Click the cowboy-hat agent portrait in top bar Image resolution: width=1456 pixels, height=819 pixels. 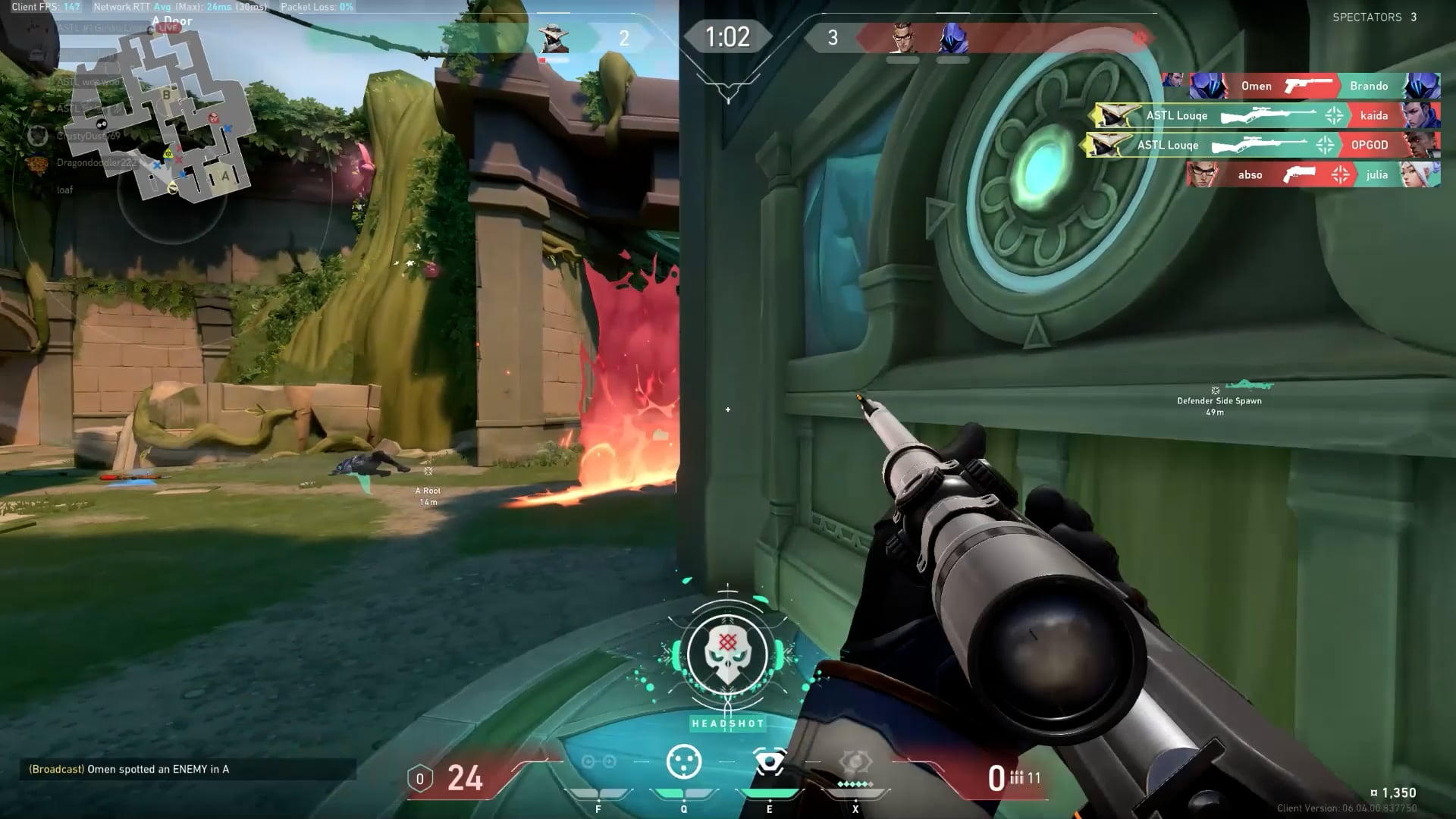click(553, 38)
